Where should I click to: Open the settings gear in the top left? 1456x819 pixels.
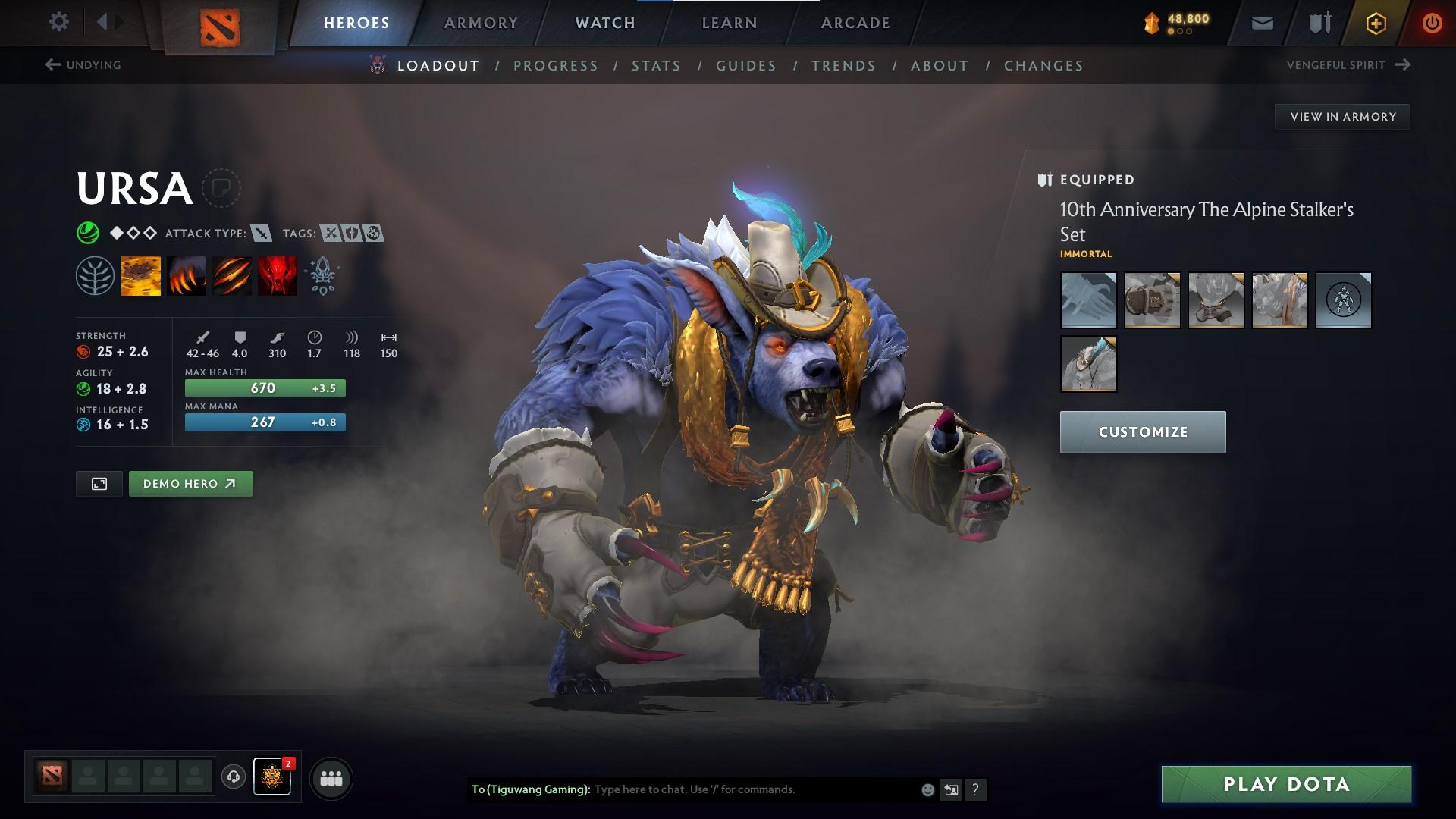[x=59, y=22]
